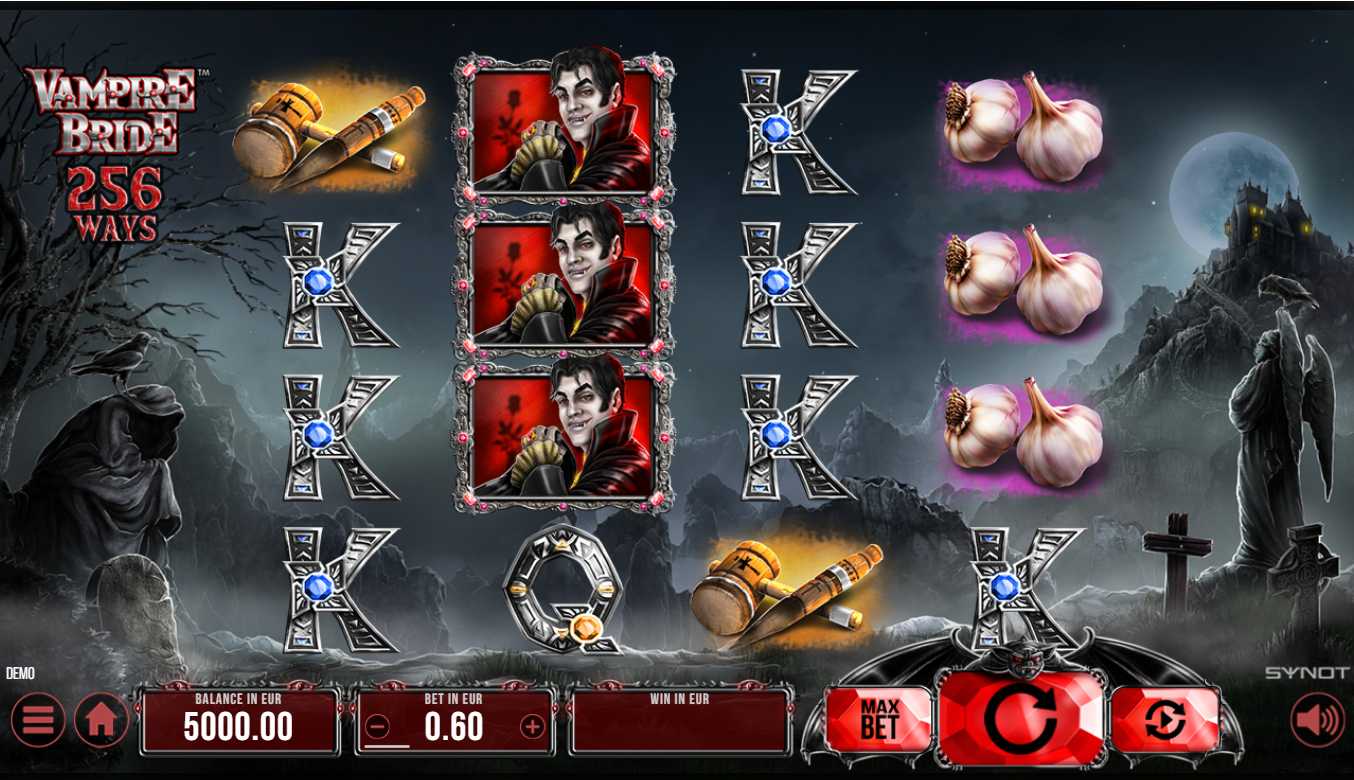Toggle the sound speaker icon
Screen dimensions: 1354x780
(1317, 720)
